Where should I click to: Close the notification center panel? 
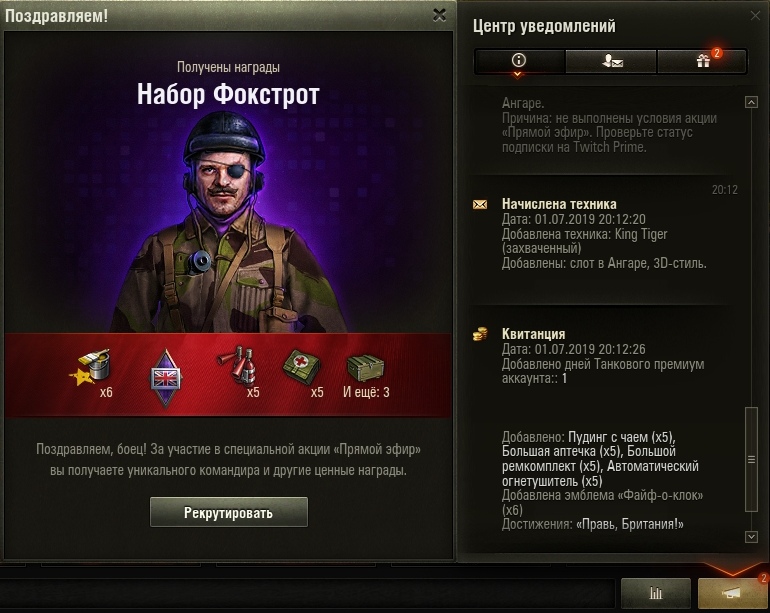point(755,15)
